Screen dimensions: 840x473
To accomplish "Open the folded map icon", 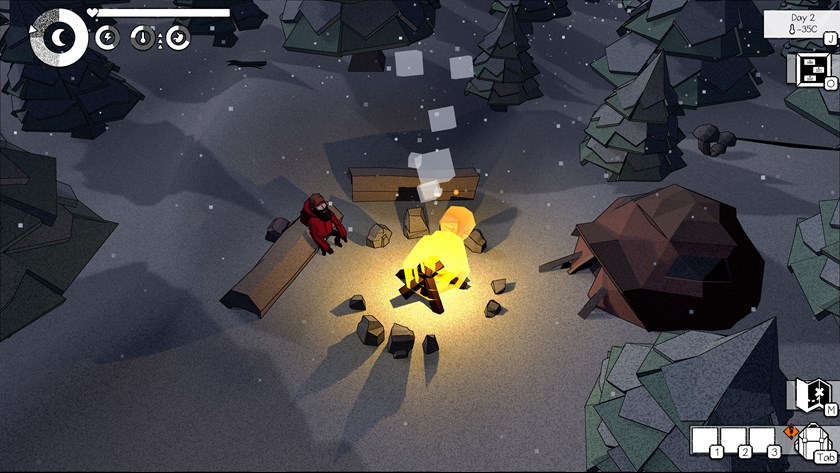I will [x=810, y=394].
